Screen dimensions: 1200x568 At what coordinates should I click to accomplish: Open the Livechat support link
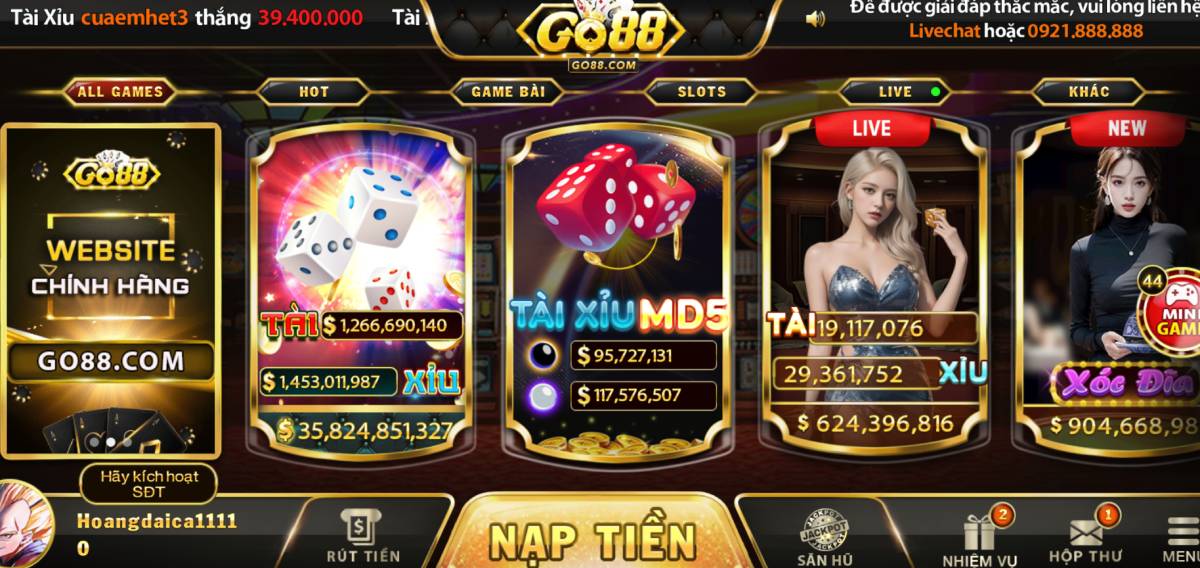[x=944, y=31]
